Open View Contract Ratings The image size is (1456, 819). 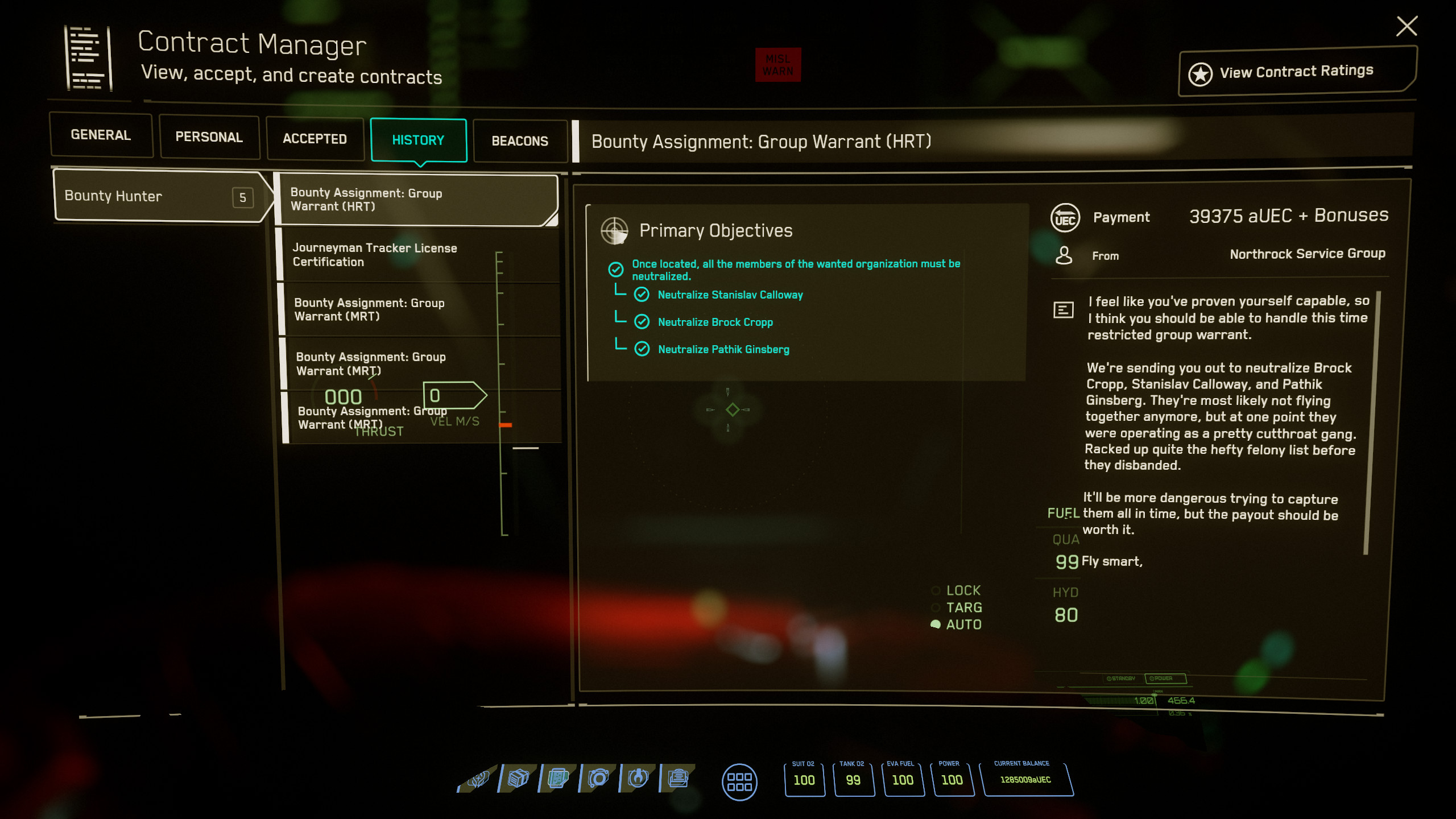point(1296,72)
